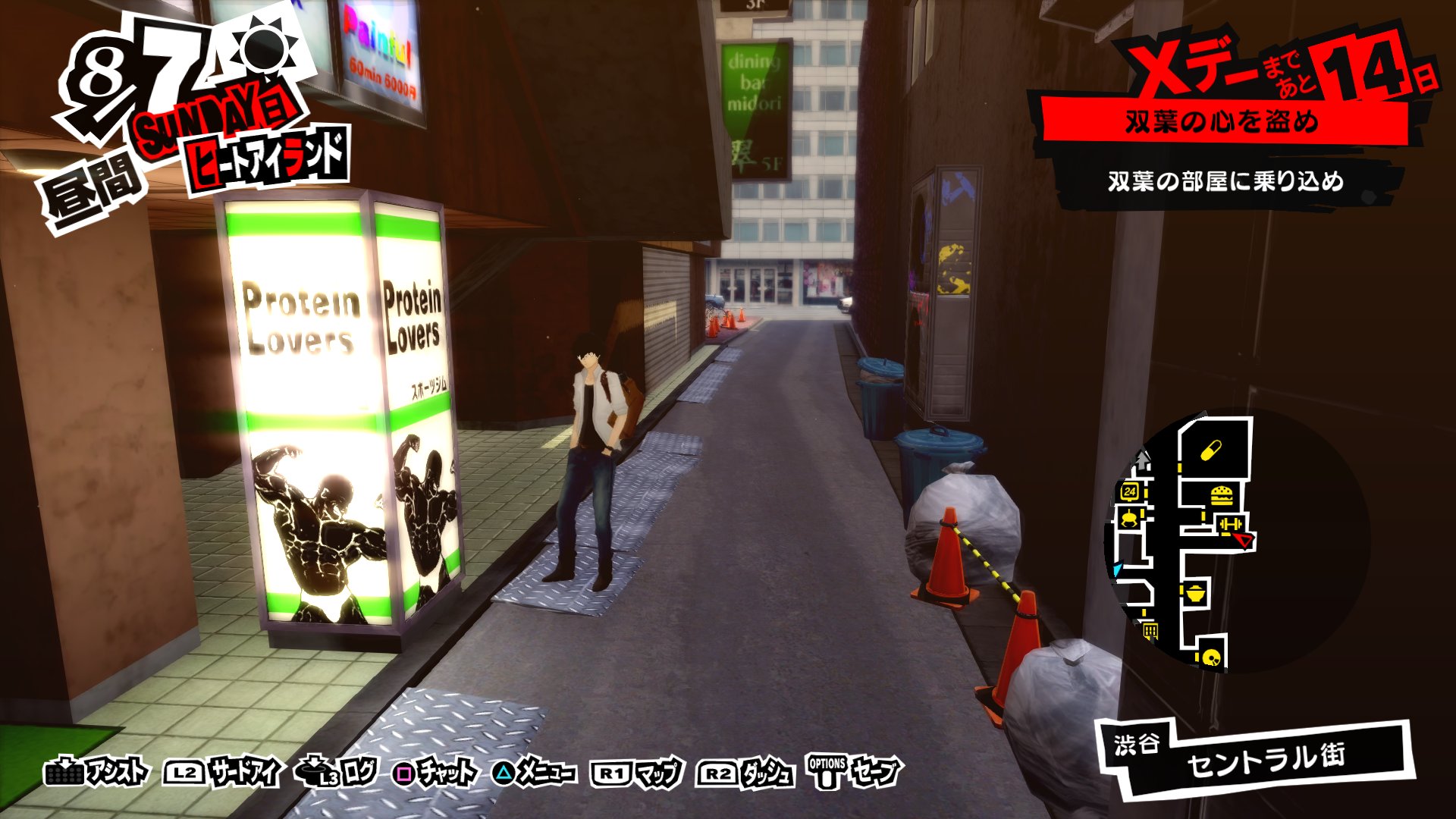Image resolution: width=1456 pixels, height=819 pixels.
Task: Click the pill pharmacy marker on minimap
Action: click(x=1211, y=450)
